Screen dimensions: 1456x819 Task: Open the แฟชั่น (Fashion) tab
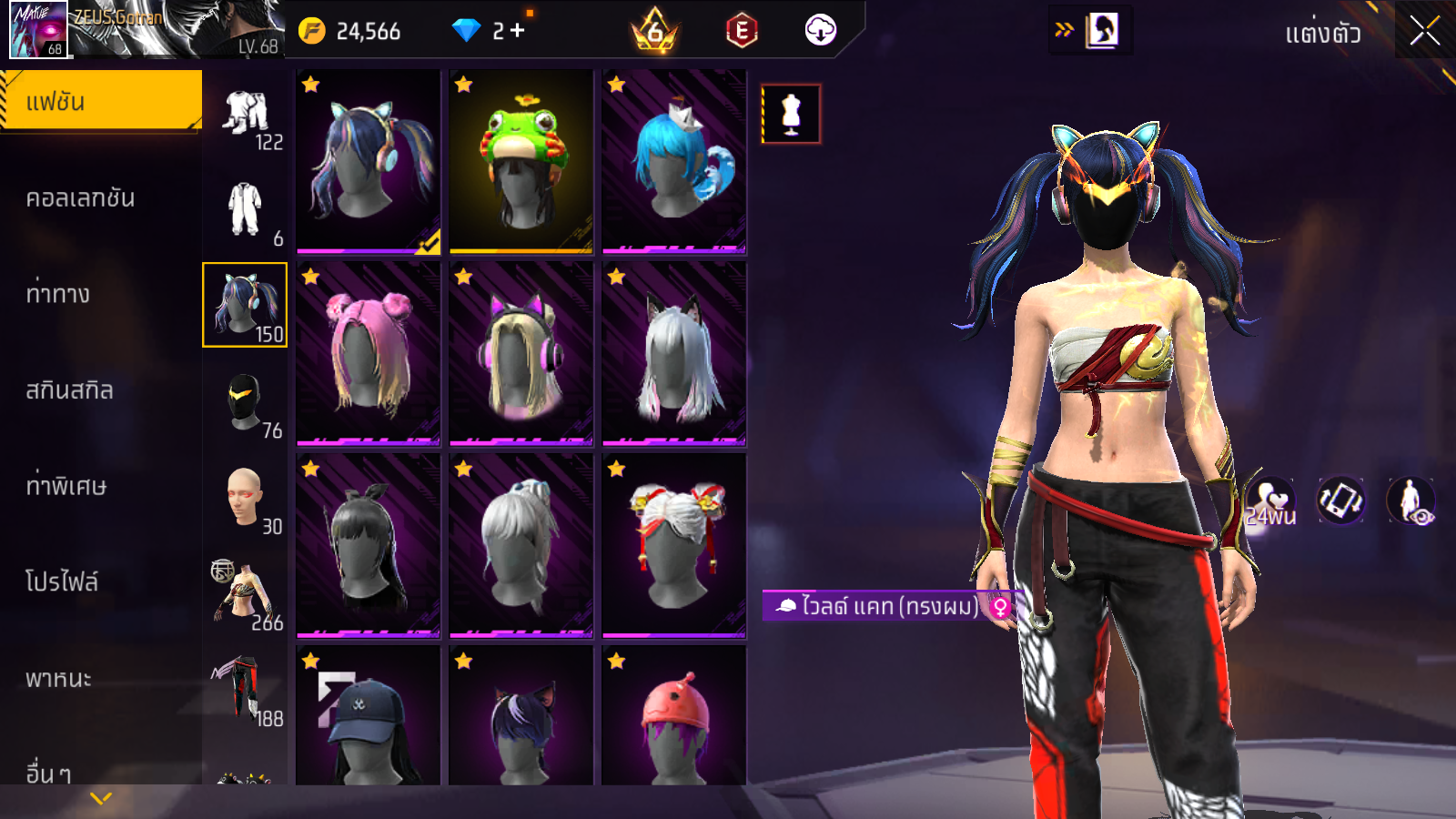[x=100, y=101]
